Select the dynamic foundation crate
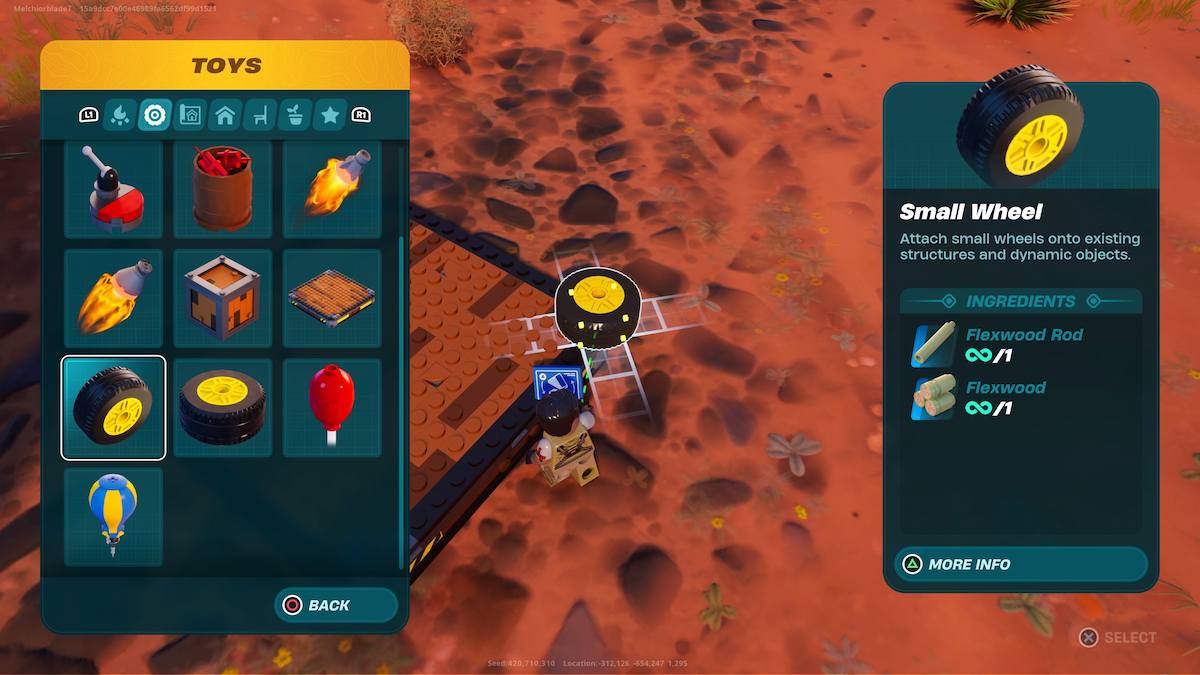This screenshot has height=675, width=1200. 223,298
